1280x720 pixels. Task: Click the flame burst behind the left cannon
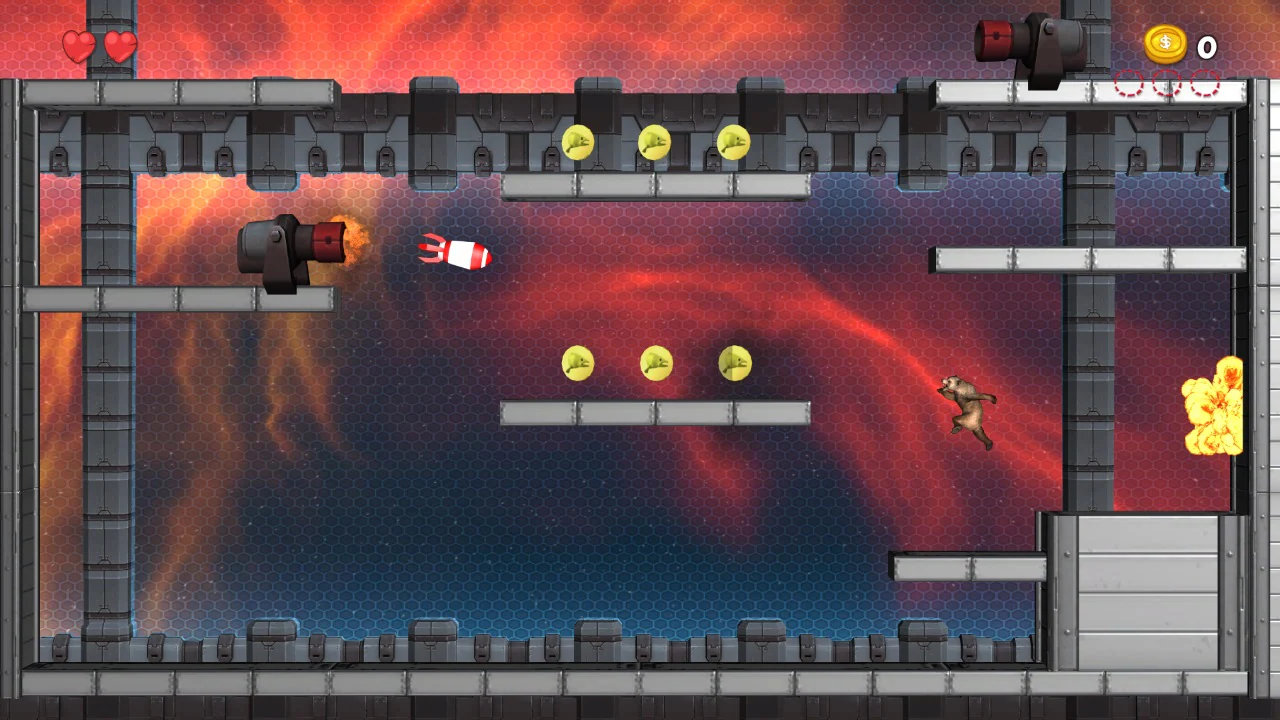(352, 240)
